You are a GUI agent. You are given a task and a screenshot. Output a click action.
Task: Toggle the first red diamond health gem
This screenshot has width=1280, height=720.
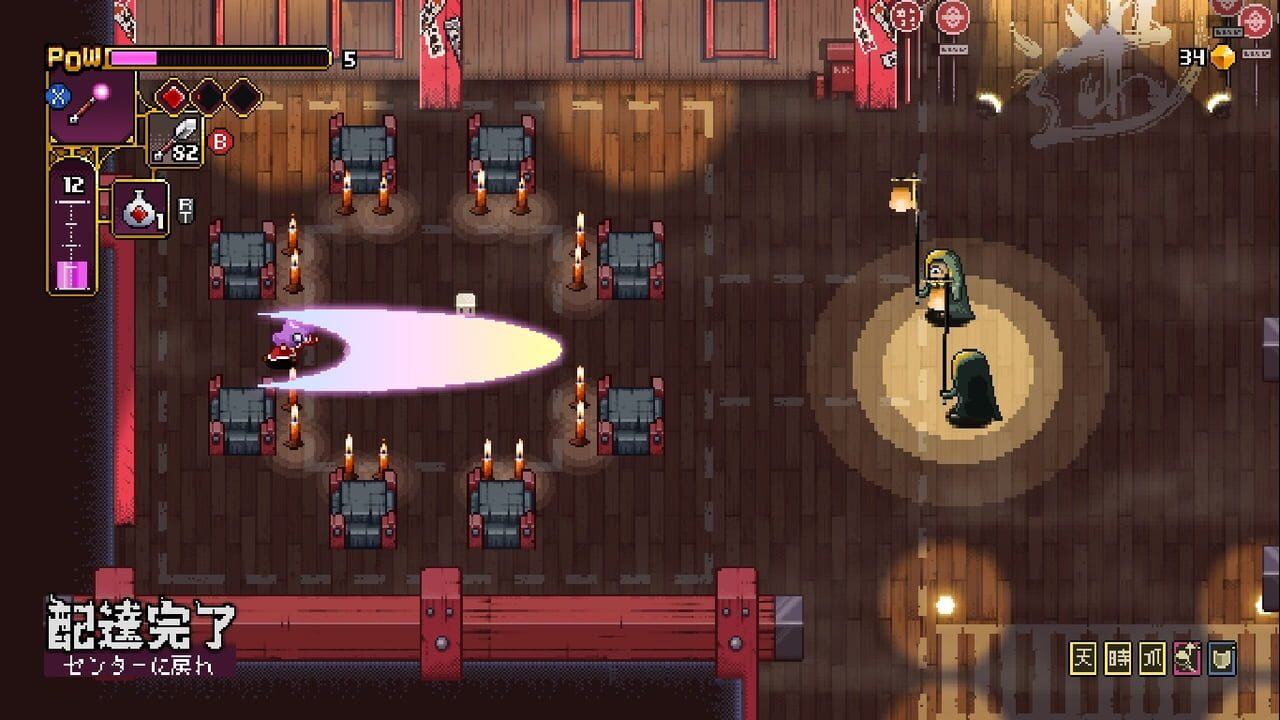click(173, 97)
